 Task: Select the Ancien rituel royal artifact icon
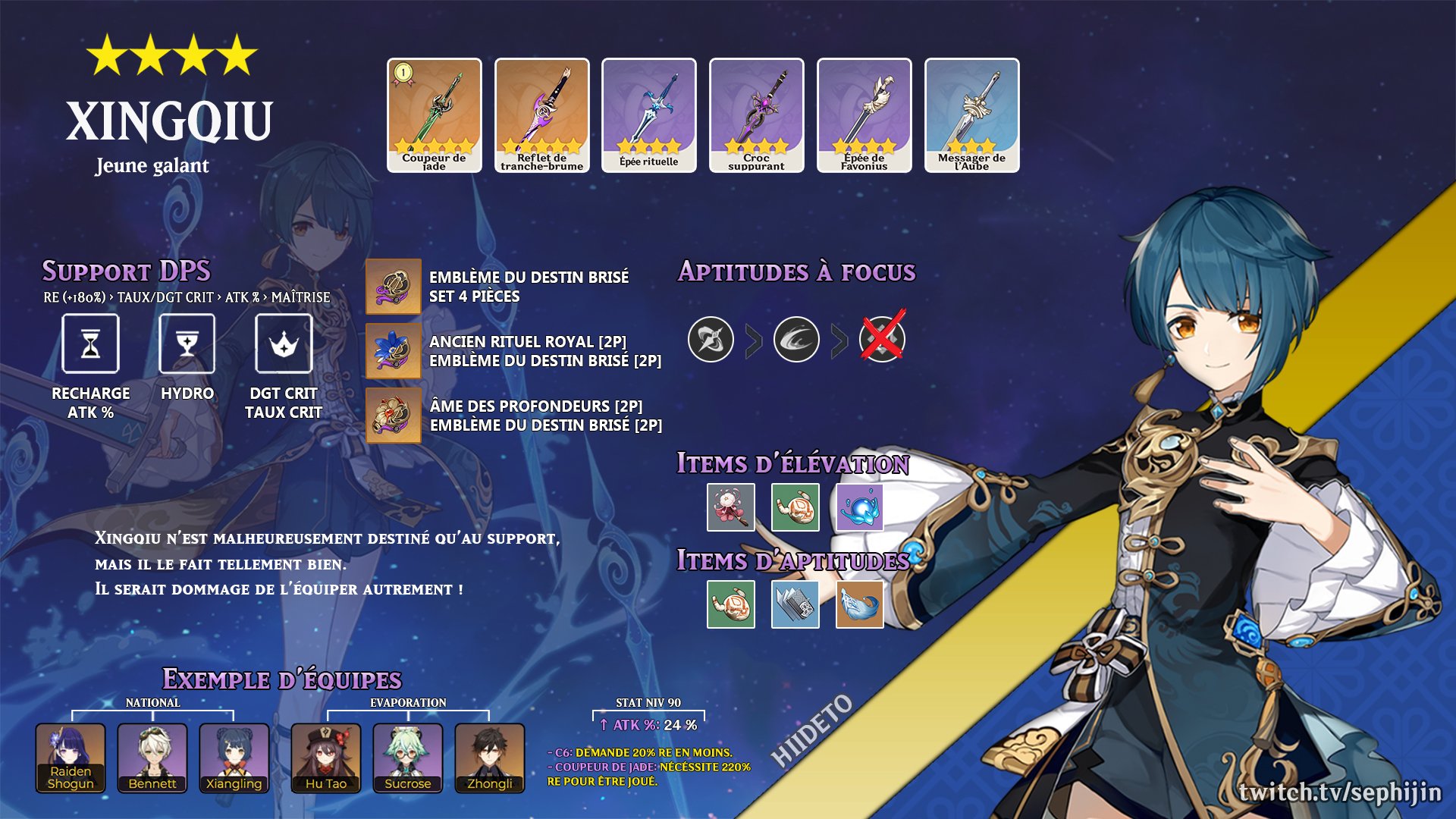(x=394, y=351)
